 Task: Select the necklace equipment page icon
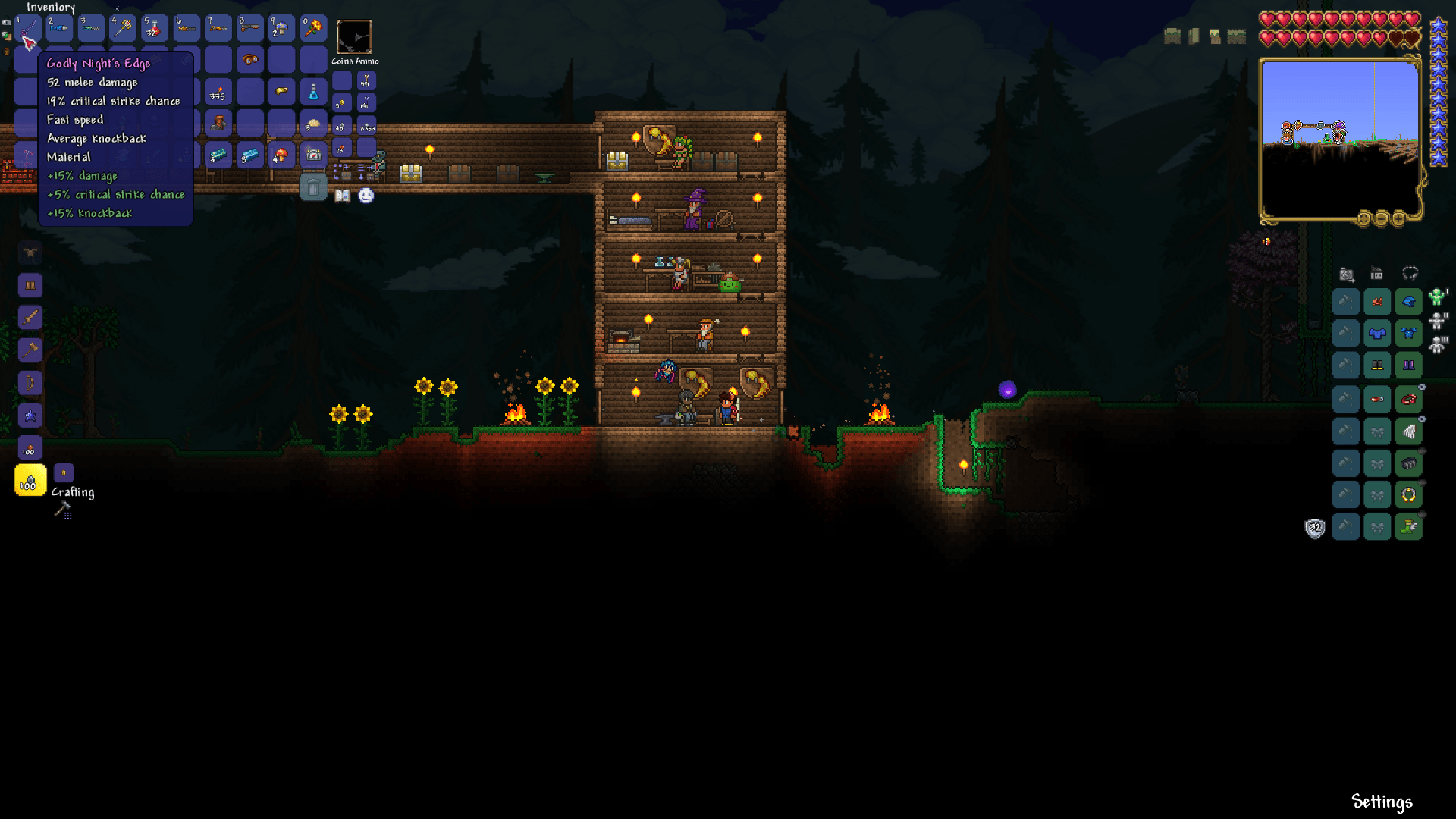coord(1410,274)
